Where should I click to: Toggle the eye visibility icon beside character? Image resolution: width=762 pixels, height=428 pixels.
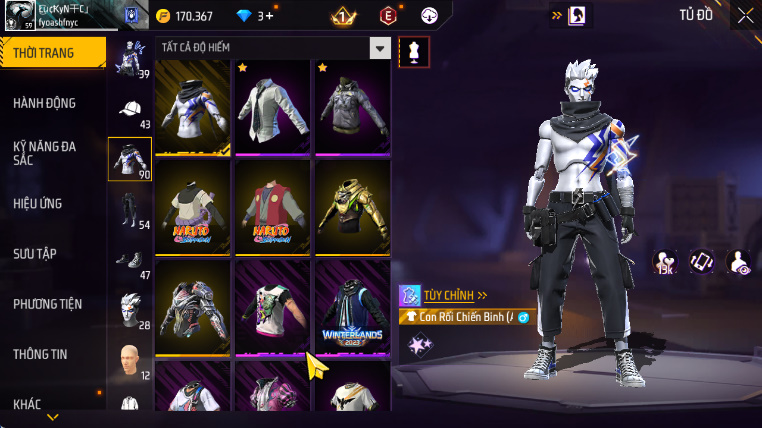click(x=739, y=263)
